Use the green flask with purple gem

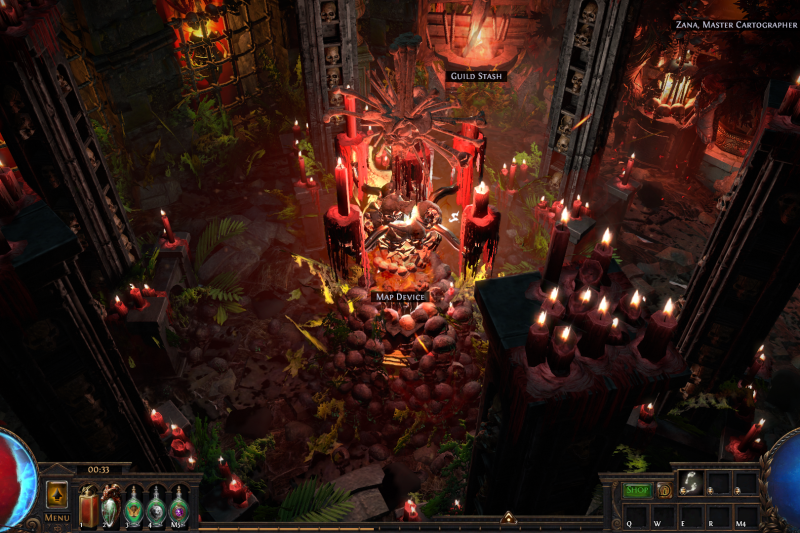click(x=179, y=503)
